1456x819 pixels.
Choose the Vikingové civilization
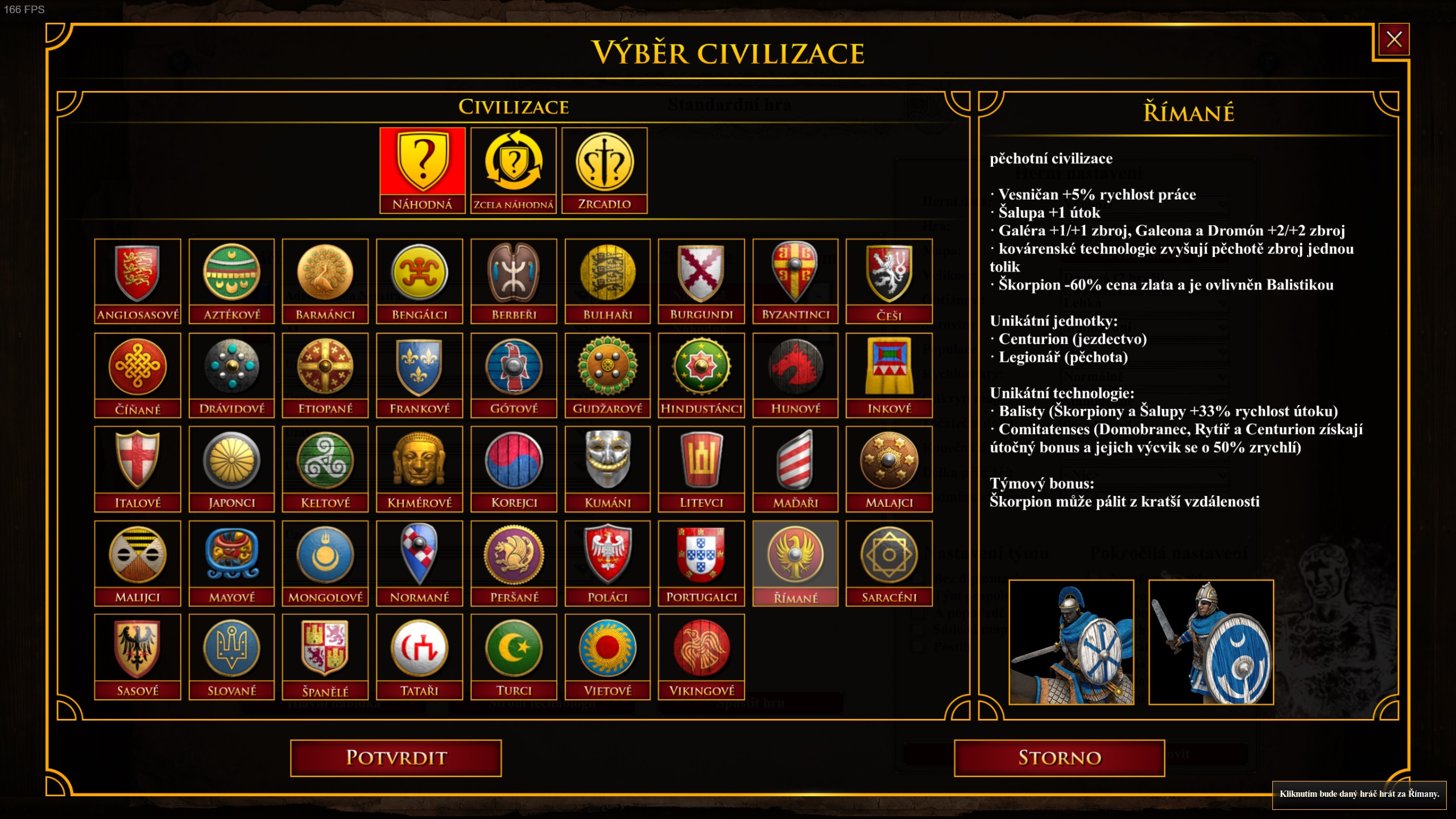[x=701, y=656]
